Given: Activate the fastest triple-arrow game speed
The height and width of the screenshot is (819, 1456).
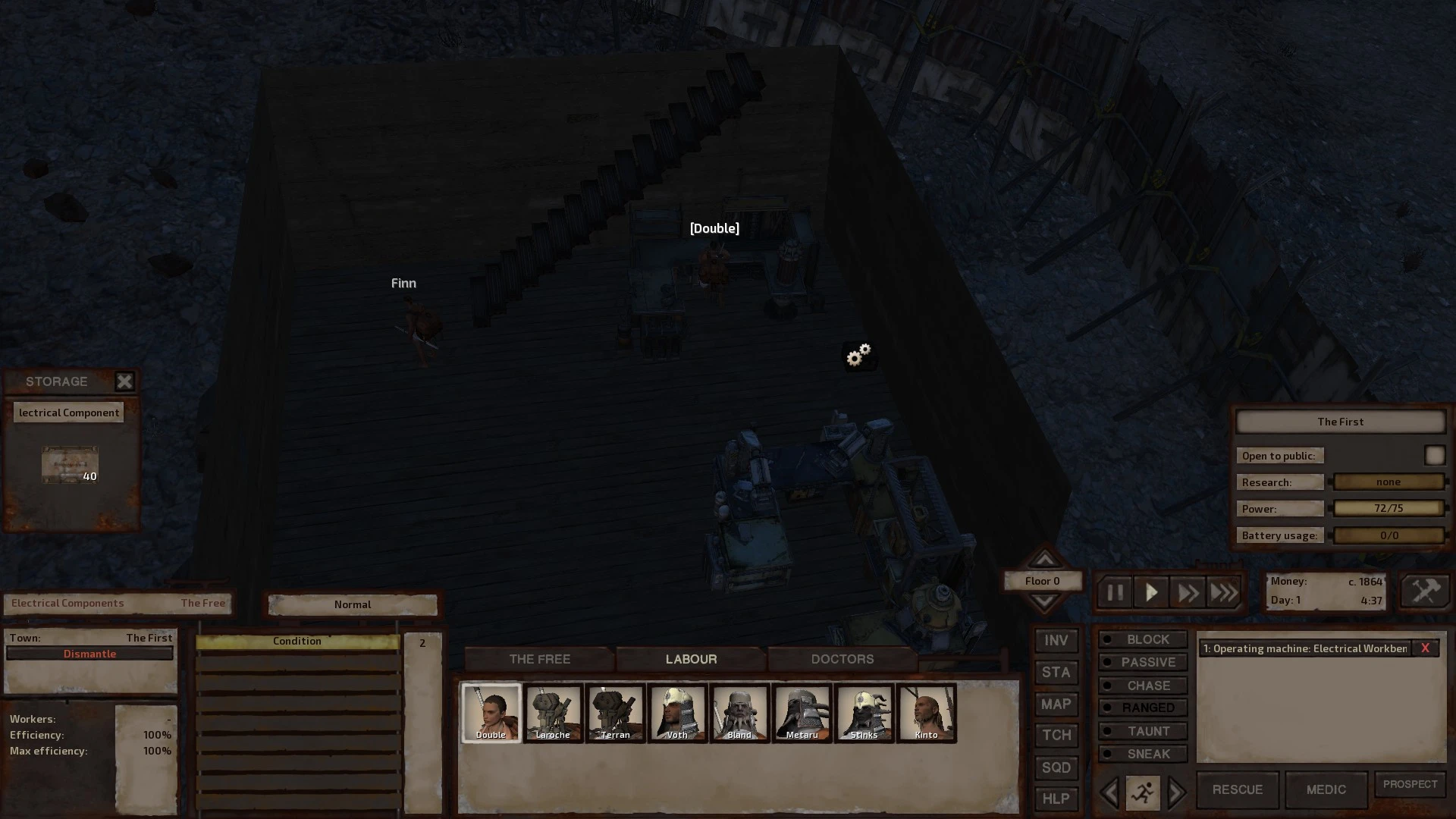Looking at the screenshot, I should [1224, 592].
